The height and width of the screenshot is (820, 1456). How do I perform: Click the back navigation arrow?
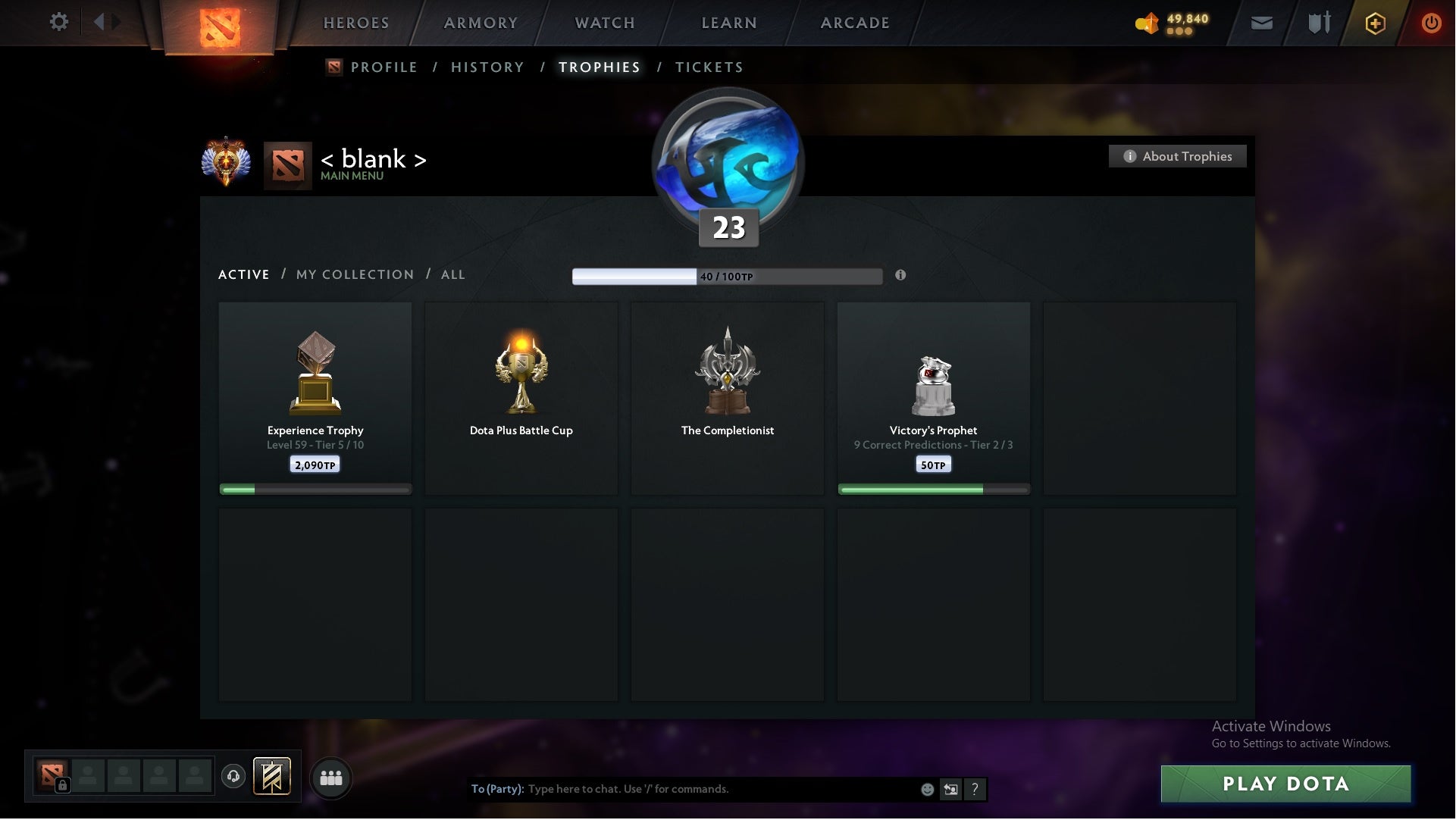tap(97, 22)
